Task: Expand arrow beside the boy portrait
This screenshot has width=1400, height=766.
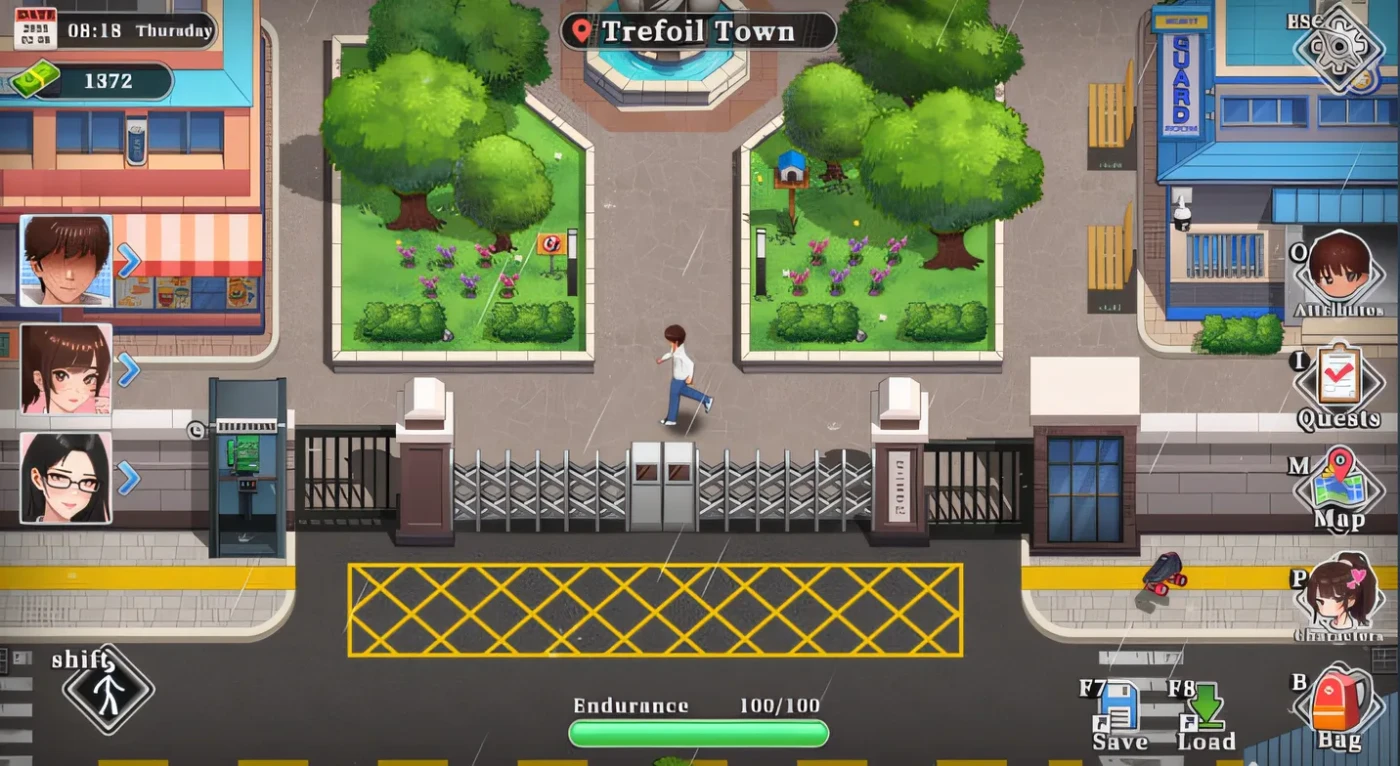Action: pyautogui.click(x=128, y=261)
